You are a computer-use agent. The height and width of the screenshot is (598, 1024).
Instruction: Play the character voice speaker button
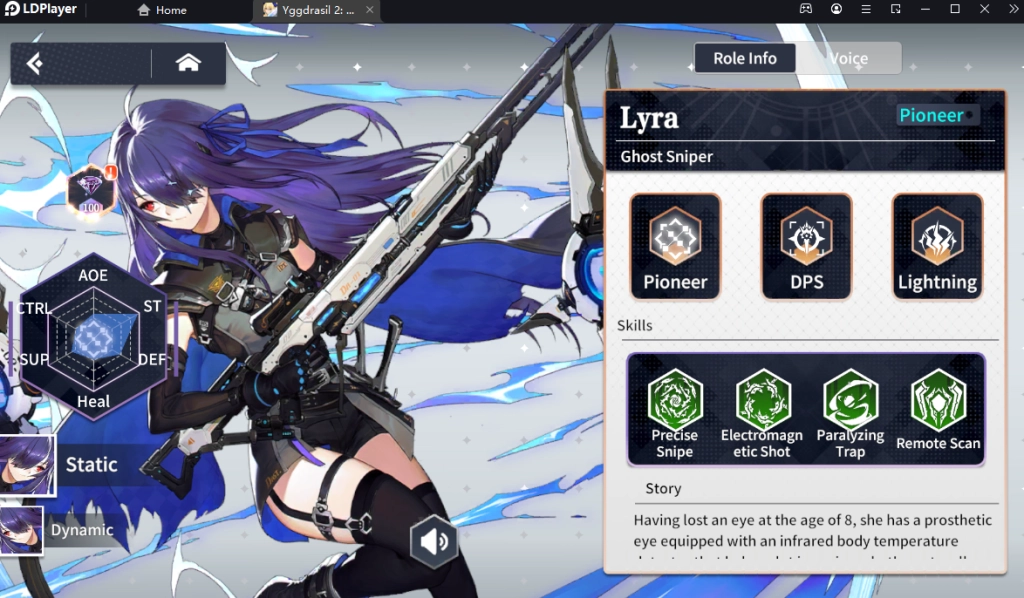point(434,542)
